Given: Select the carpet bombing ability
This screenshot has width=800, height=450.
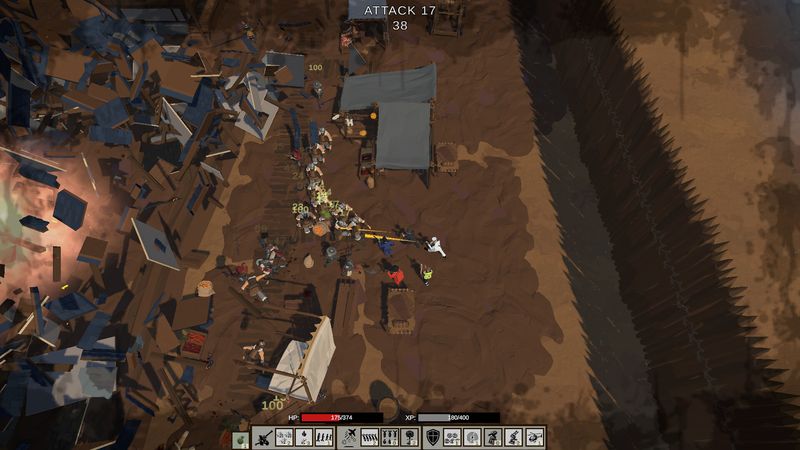Looking at the screenshot, I should coord(390,438).
